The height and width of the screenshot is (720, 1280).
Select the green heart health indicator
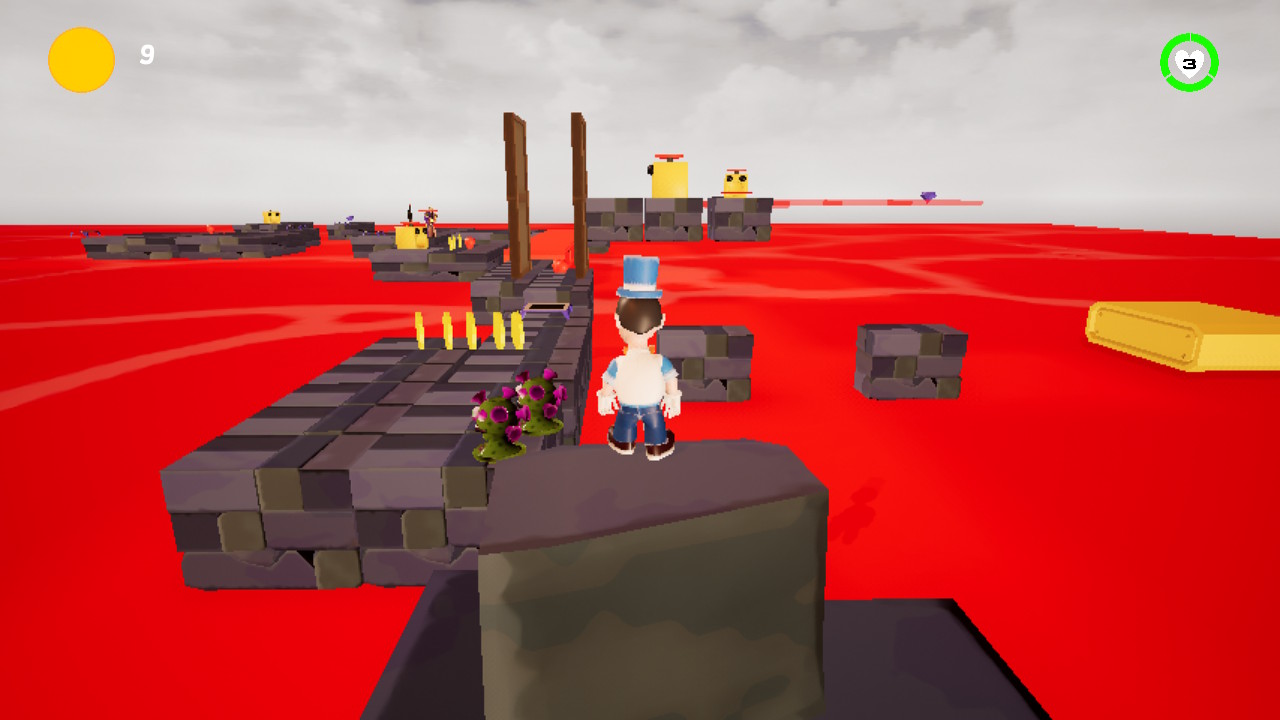1189,62
